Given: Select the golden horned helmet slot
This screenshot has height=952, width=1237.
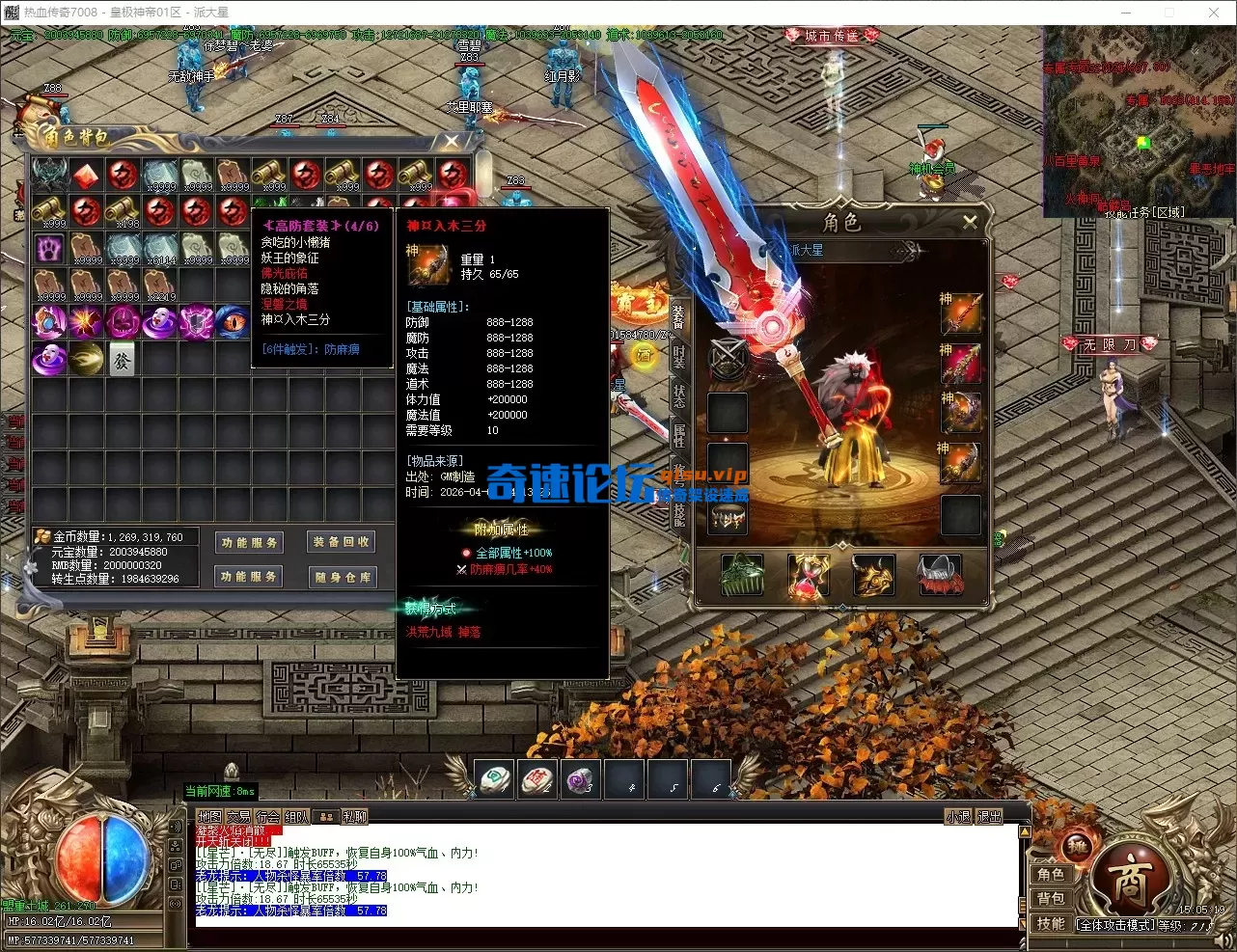Looking at the screenshot, I should (x=873, y=577).
